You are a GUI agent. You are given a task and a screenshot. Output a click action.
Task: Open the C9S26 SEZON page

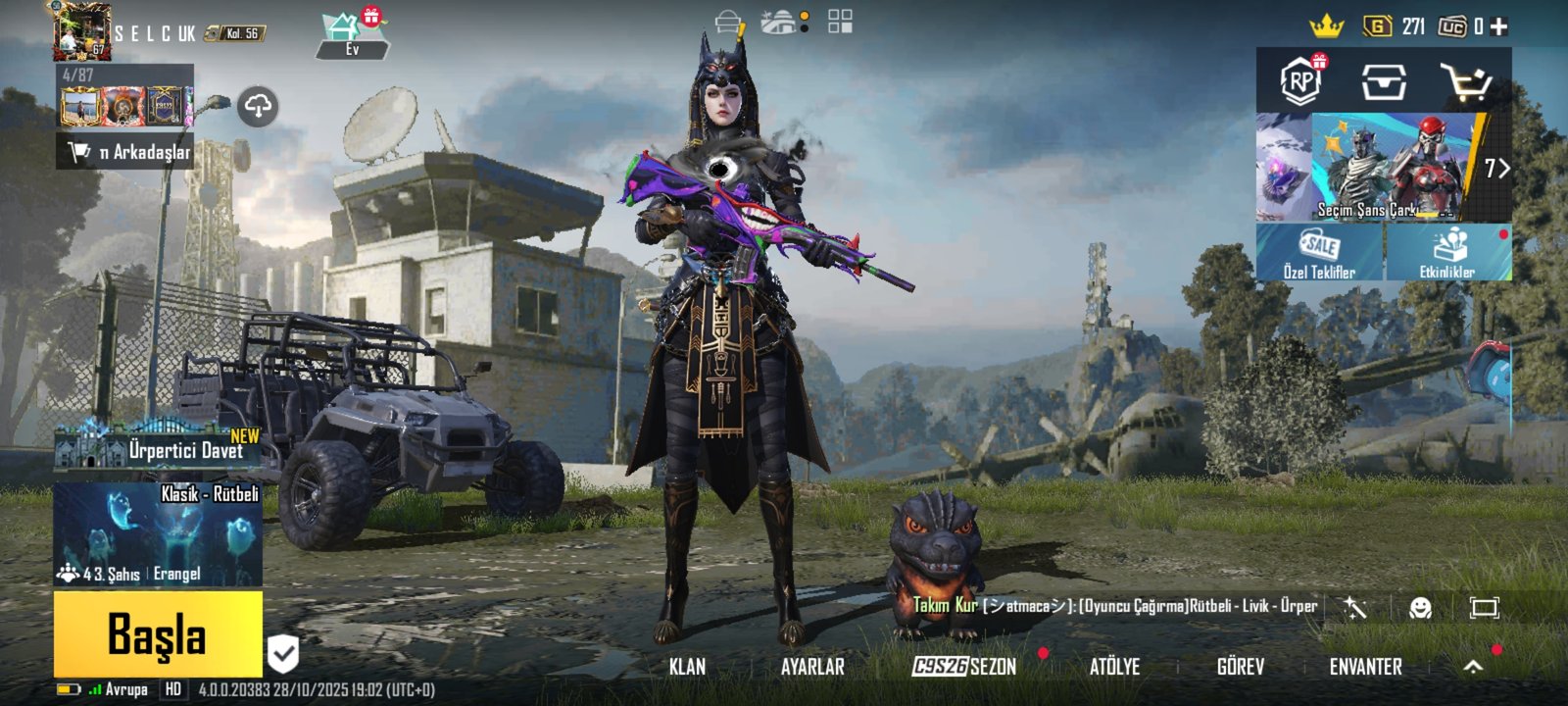(x=964, y=667)
